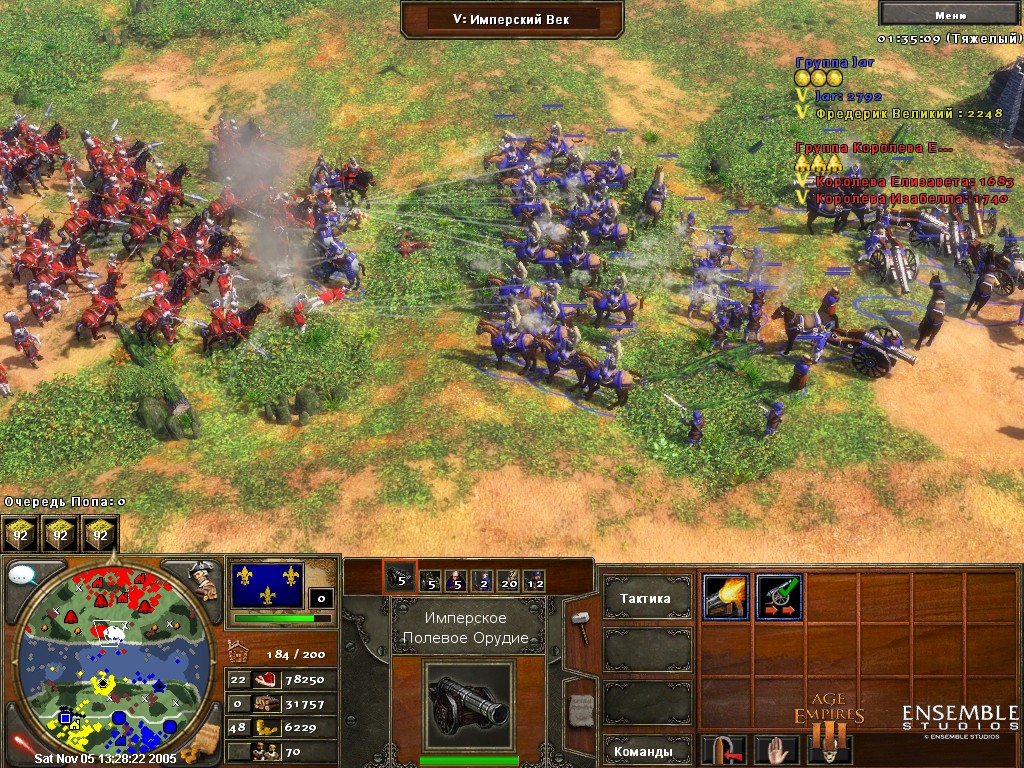Open the Тактика panel
Viewport: 1024px width, 768px height.
tap(646, 599)
